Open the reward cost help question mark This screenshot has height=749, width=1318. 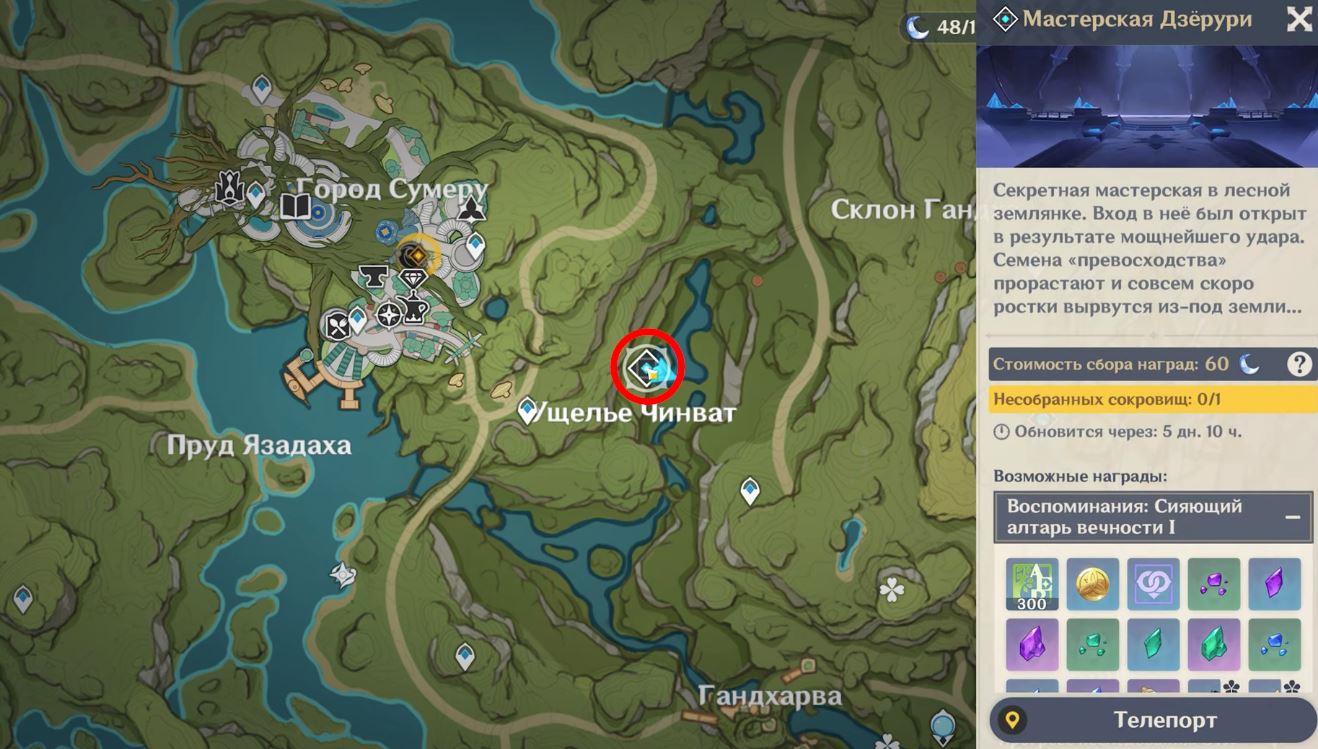coord(1300,364)
